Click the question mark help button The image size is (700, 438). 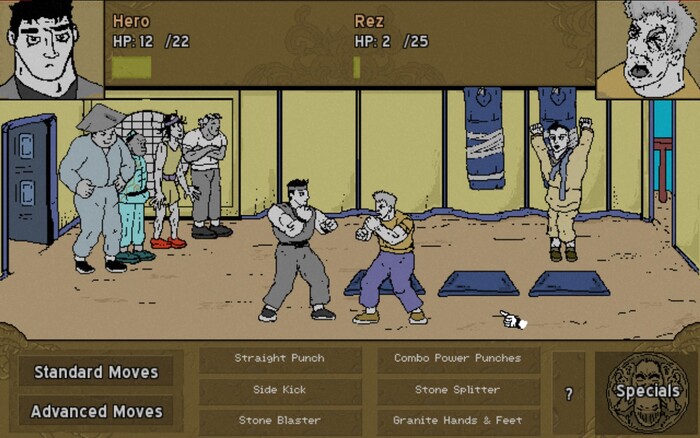(568, 394)
